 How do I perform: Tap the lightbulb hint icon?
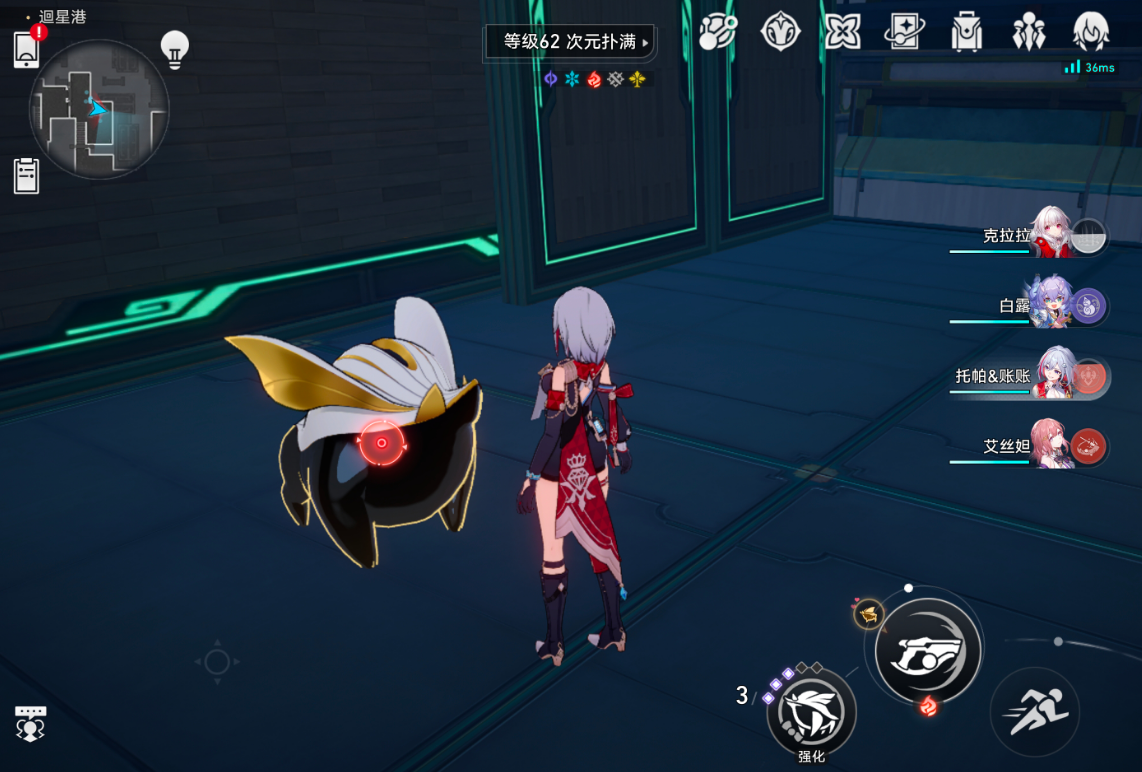point(175,49)
